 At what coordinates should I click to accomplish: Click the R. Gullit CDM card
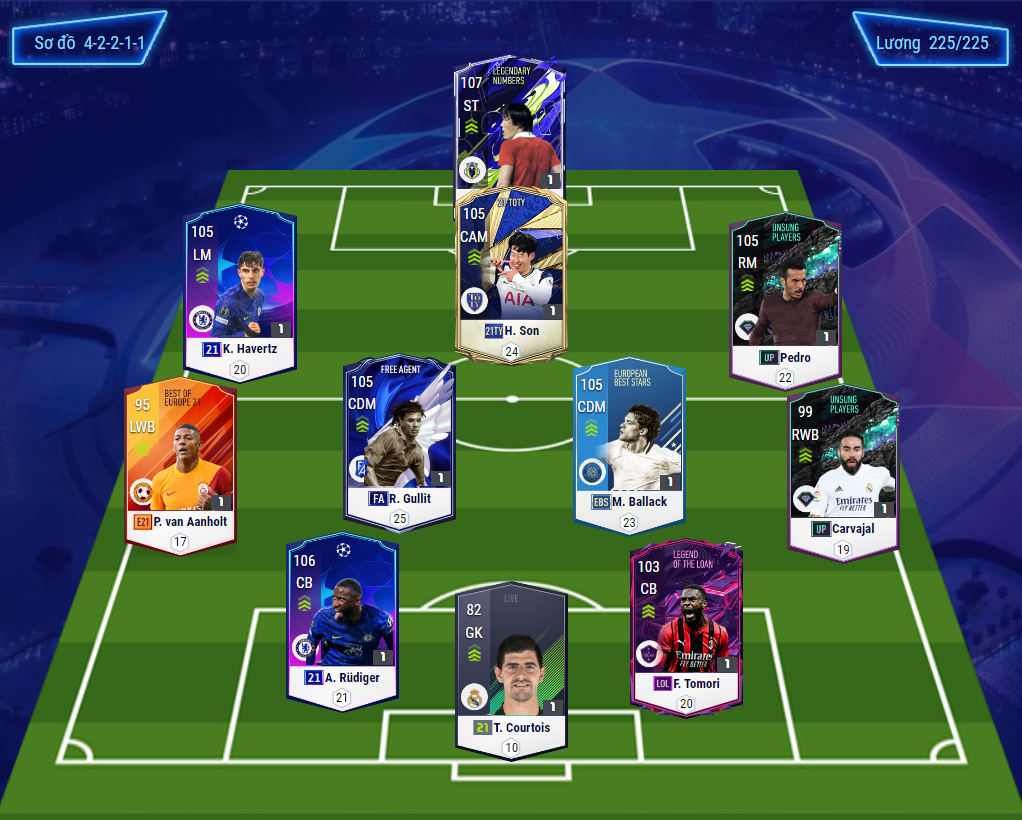point(399,438)
